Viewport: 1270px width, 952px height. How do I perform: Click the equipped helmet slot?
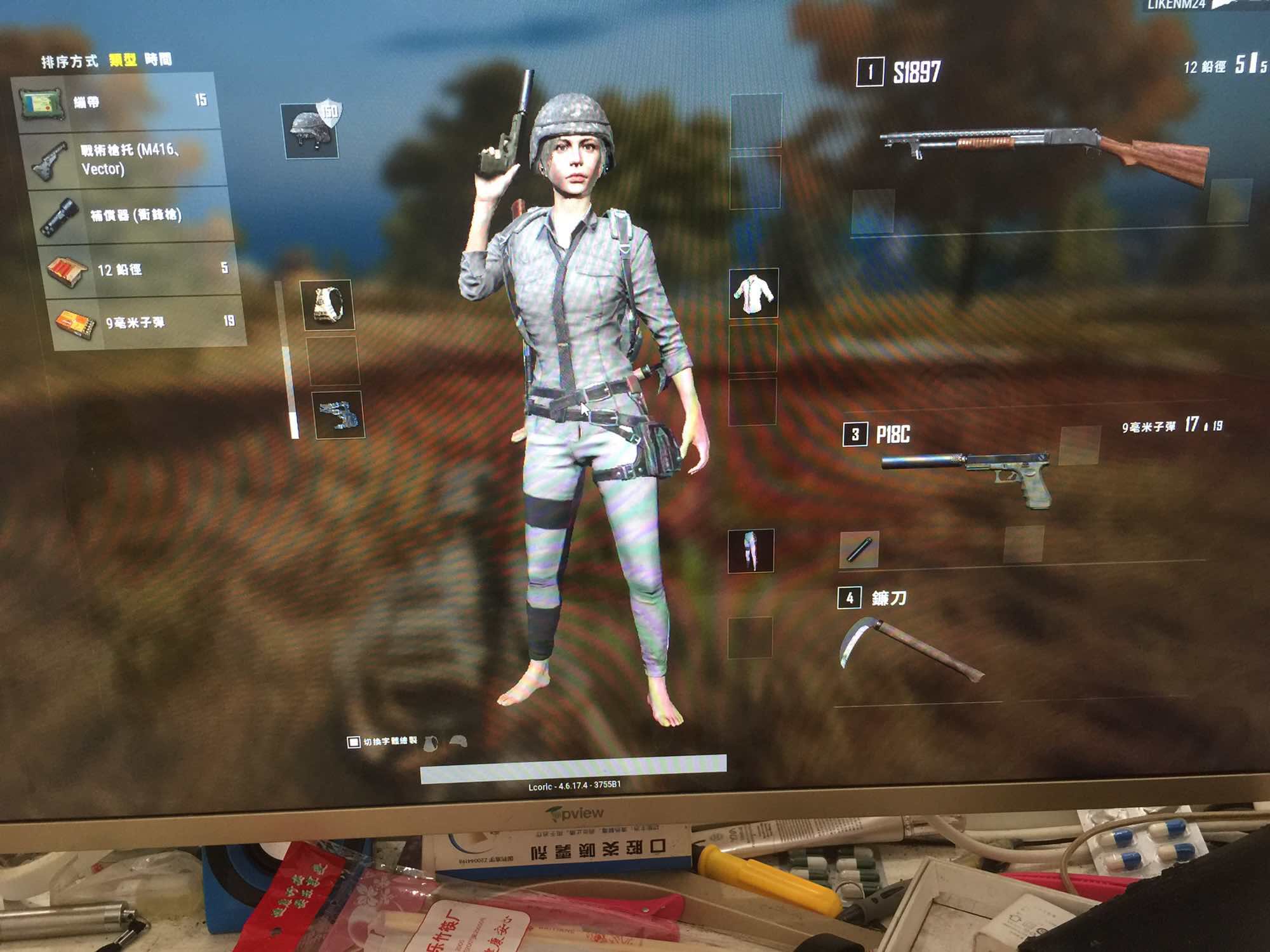[x=311, y=130]
